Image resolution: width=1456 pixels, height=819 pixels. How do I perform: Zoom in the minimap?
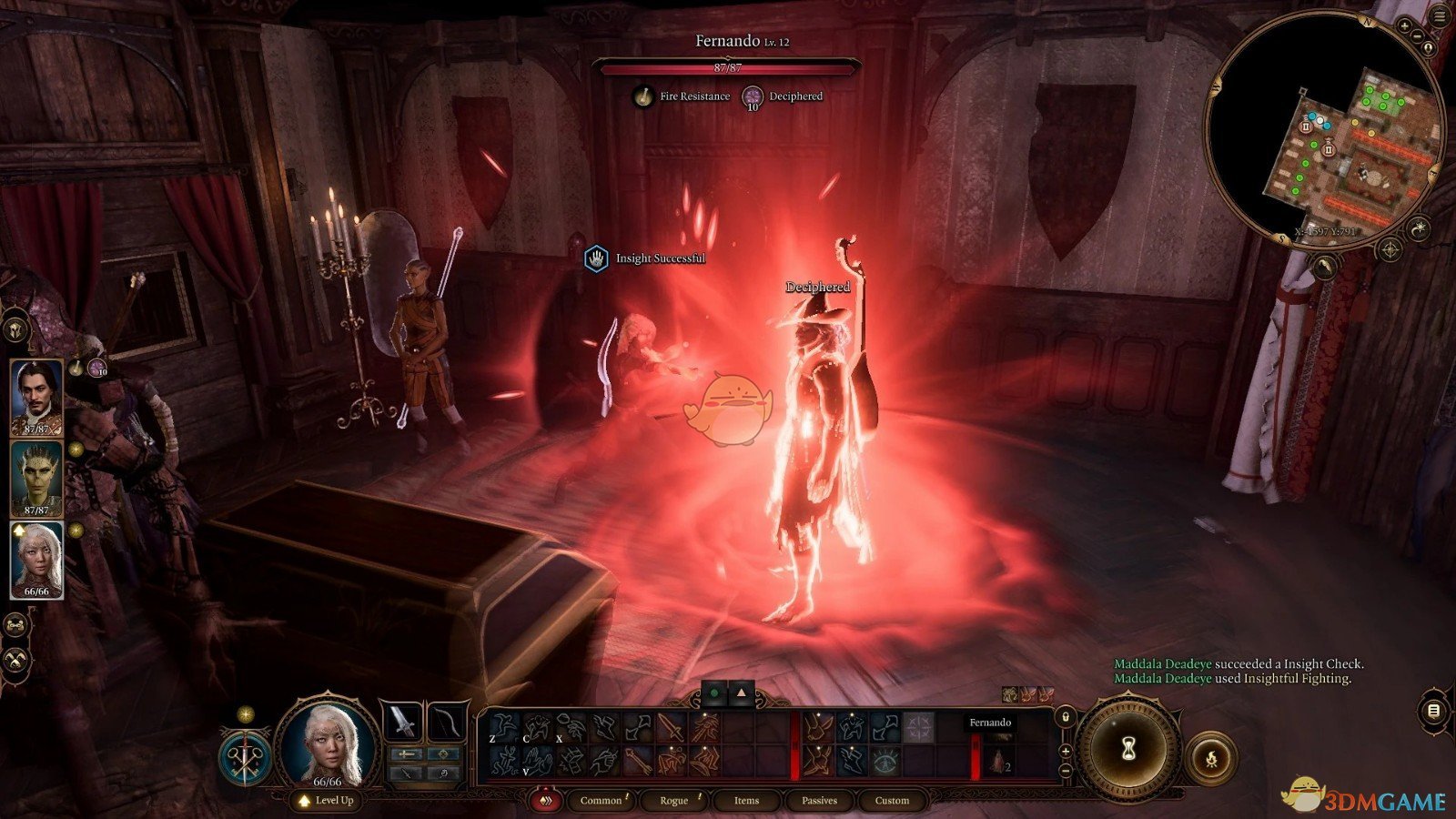(x=1404, y=27)
